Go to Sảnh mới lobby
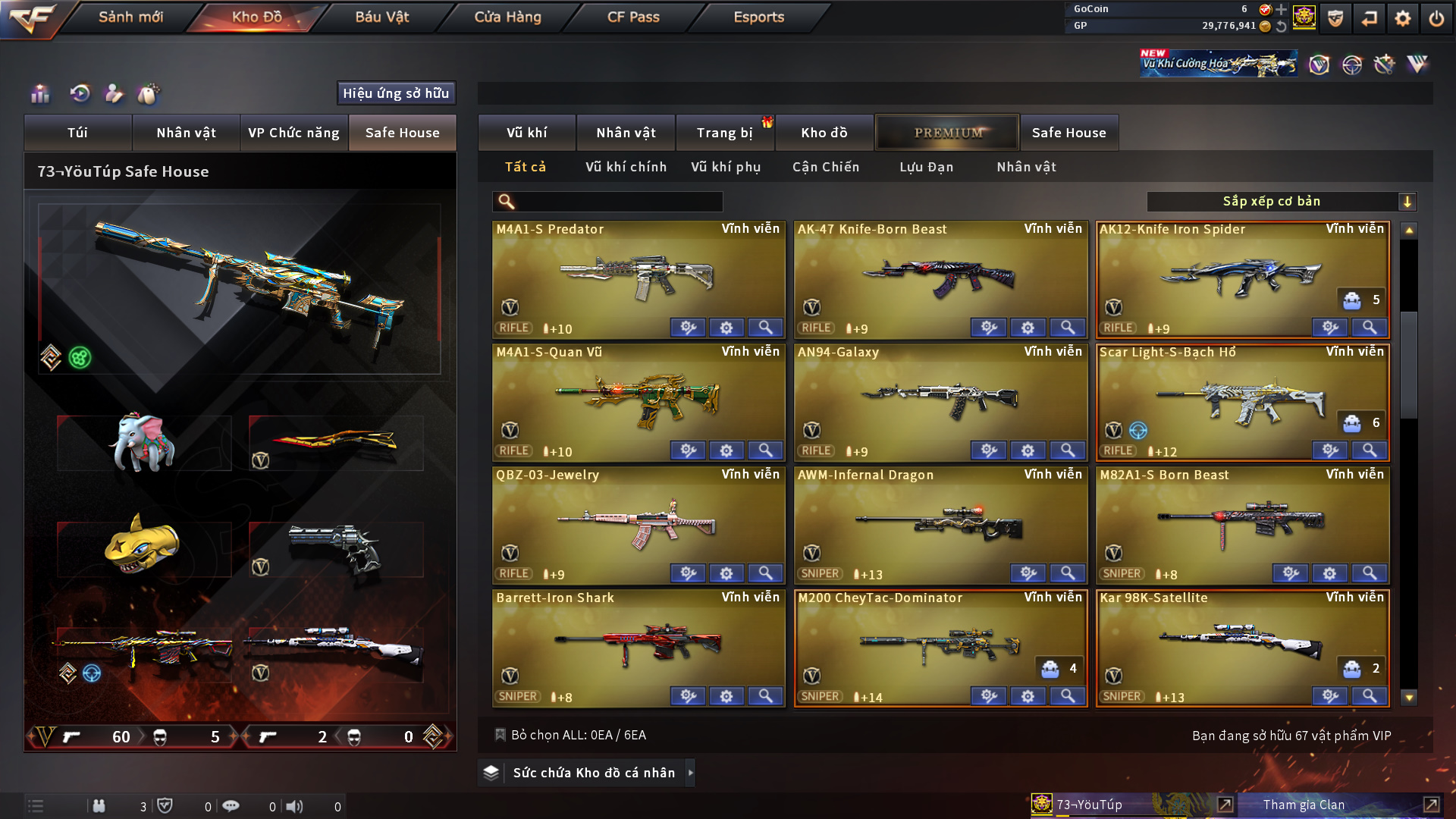The width and height of the screenshot is (1456, 819). tap(130, 17)
